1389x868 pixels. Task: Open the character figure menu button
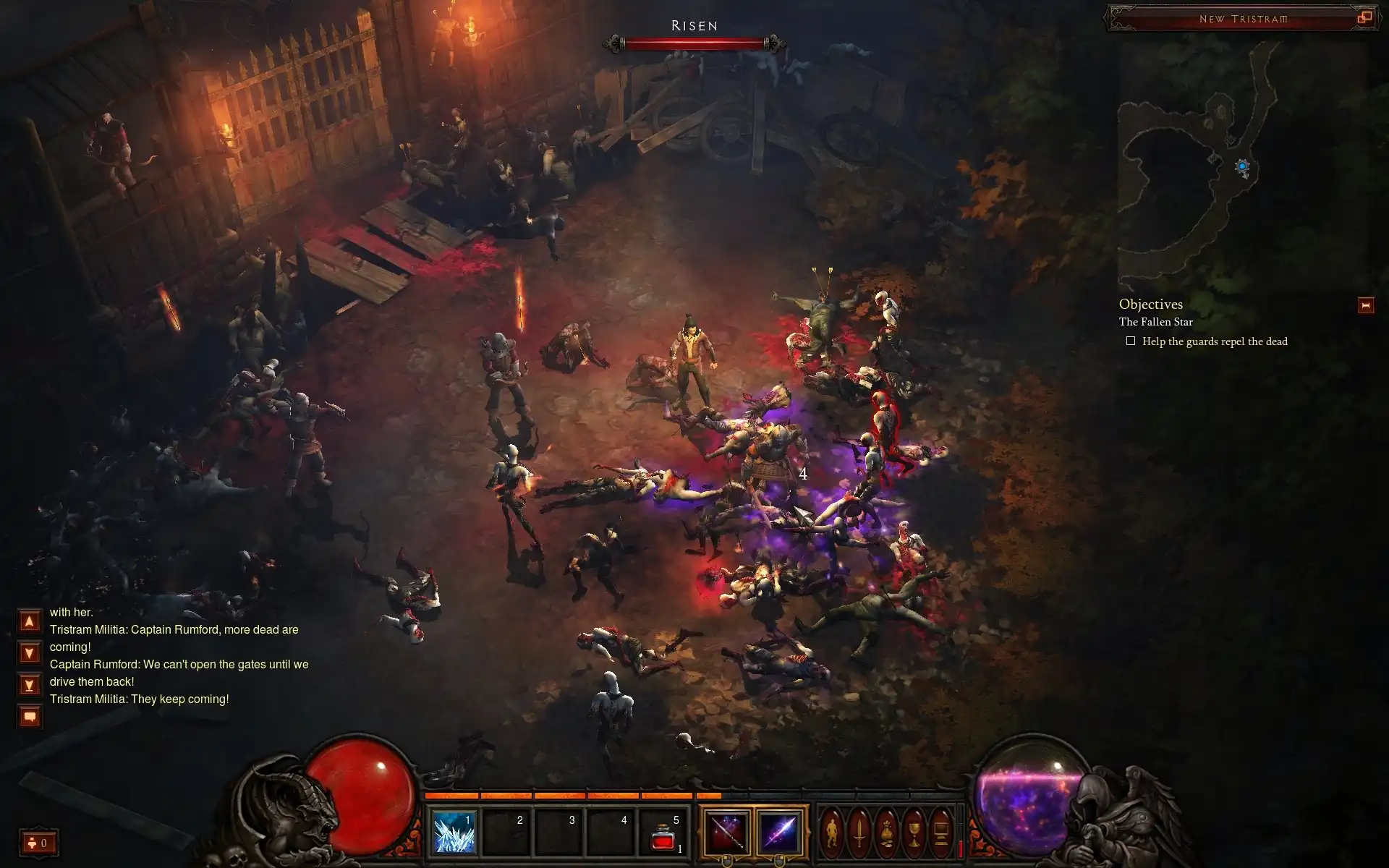coord(831,832)
